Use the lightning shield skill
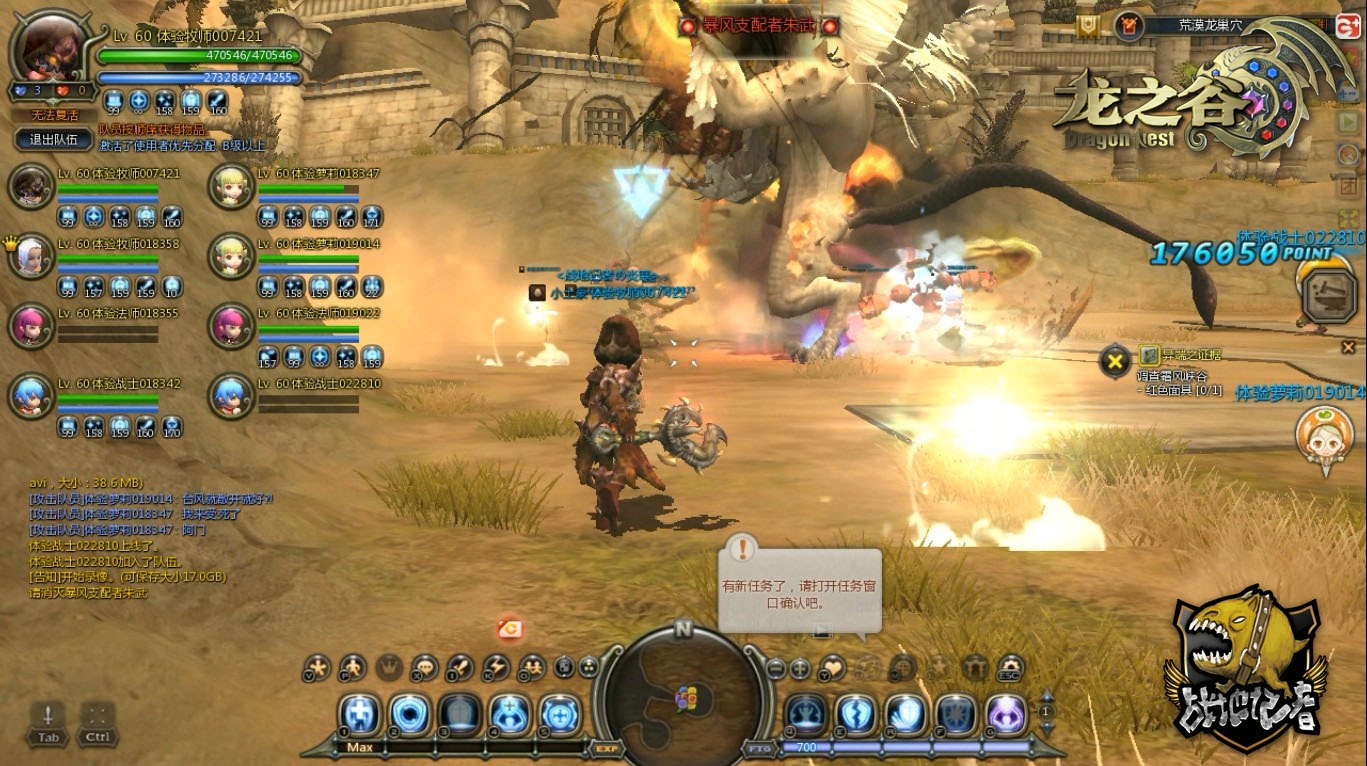 pos(856,714)
